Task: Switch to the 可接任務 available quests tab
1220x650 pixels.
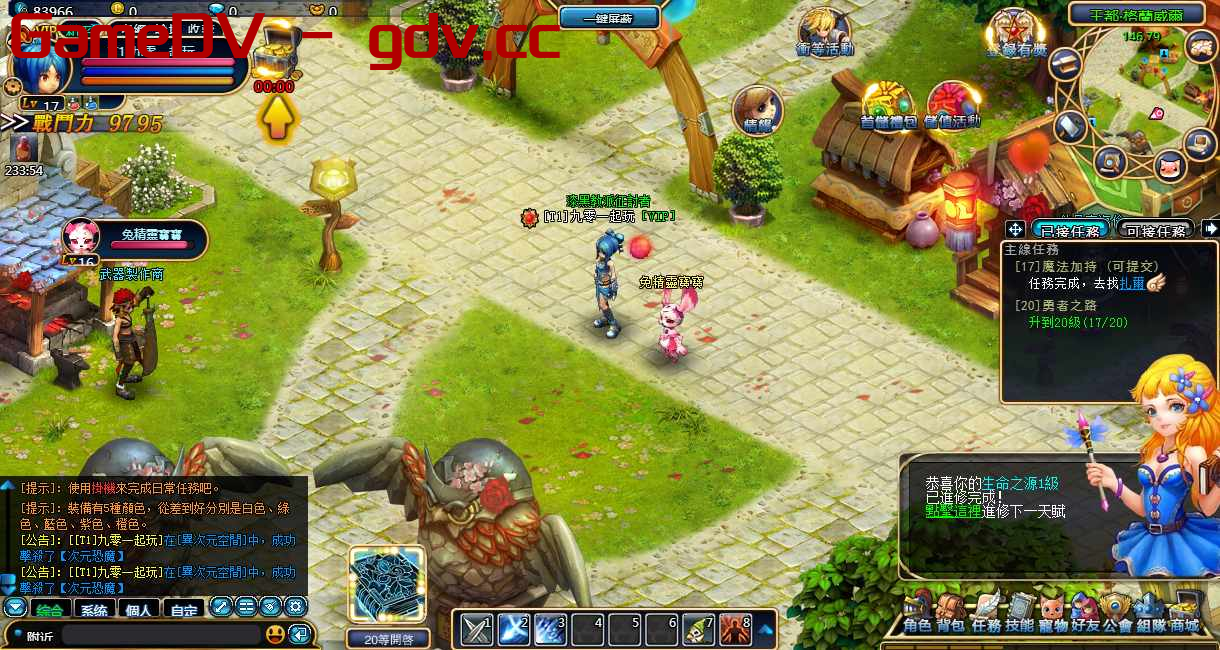Action: [1156, 230]
